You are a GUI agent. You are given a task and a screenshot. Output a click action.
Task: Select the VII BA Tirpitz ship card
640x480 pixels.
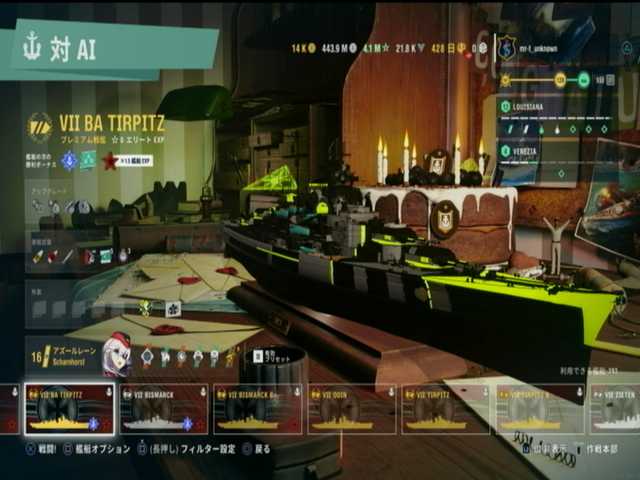click(x=69, y=410)
